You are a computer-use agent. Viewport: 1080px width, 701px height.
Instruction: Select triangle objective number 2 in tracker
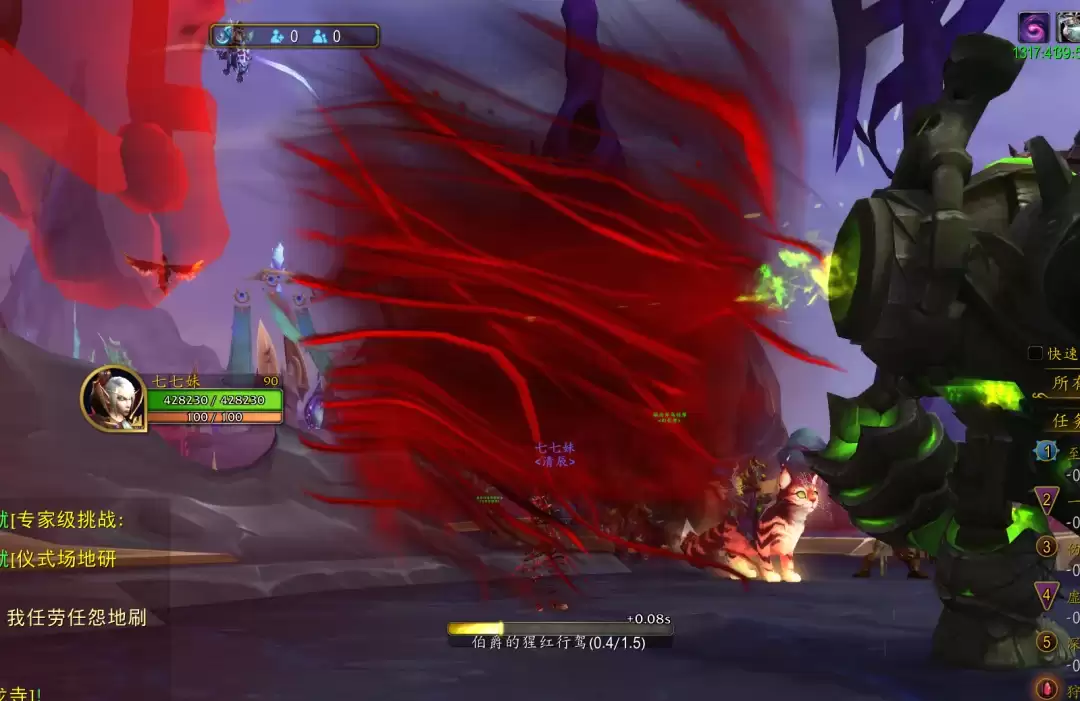pos(1046,500)
